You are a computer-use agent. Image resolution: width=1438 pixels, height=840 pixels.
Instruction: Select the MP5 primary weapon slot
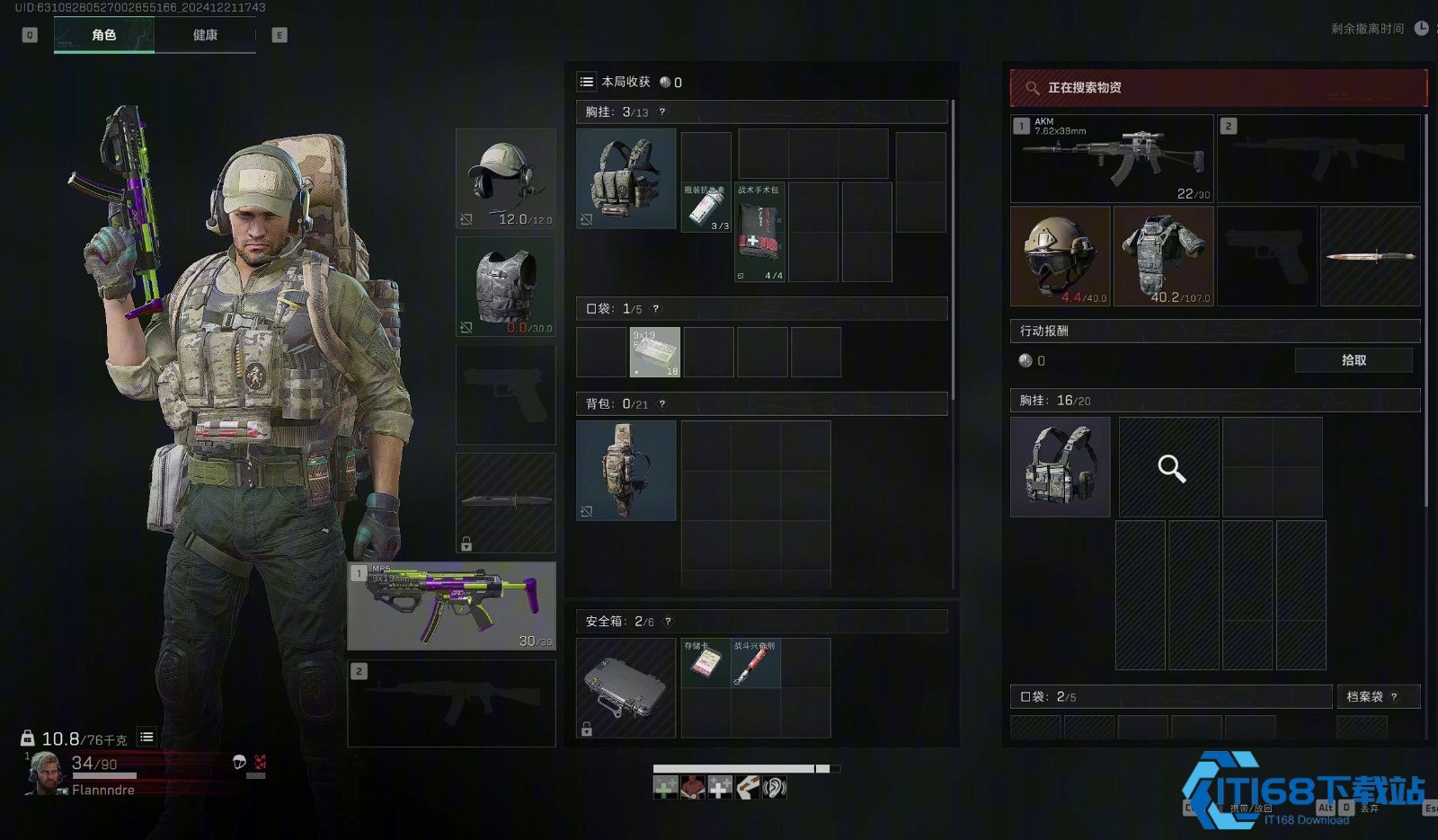pyautogui.click(x=452, y=606)
